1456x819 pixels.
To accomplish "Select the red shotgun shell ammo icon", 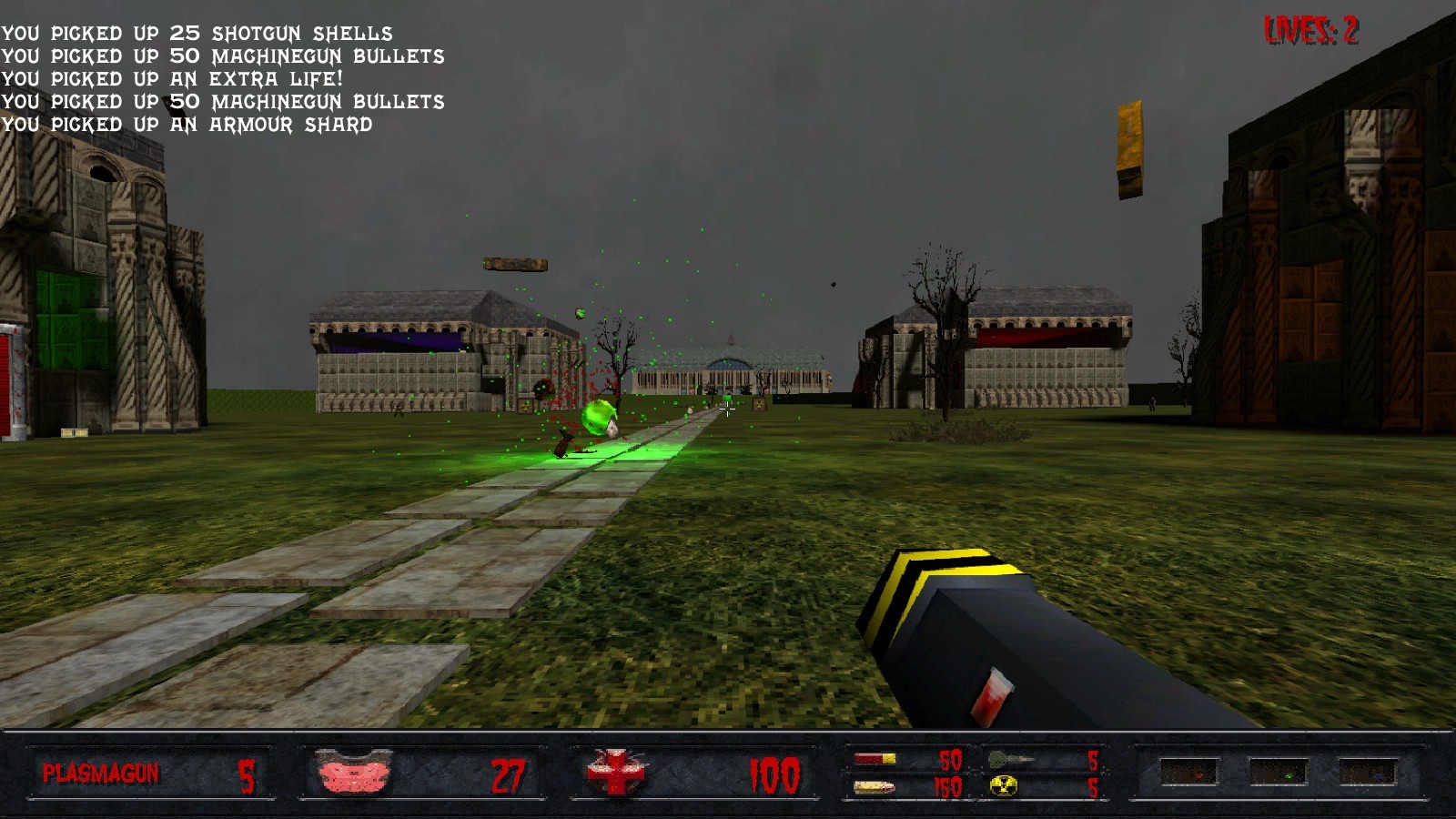I will click(875, 759).
